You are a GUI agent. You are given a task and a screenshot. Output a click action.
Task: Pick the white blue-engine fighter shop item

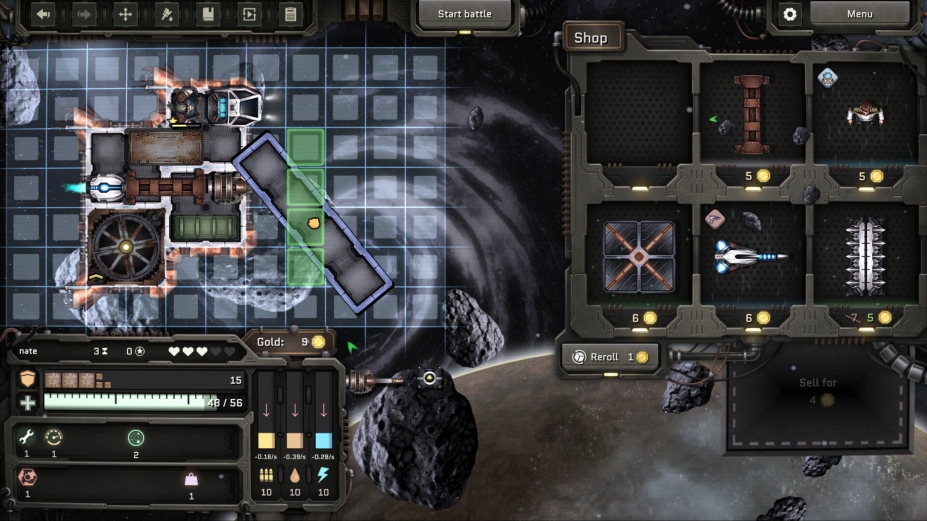click(751, 256)
